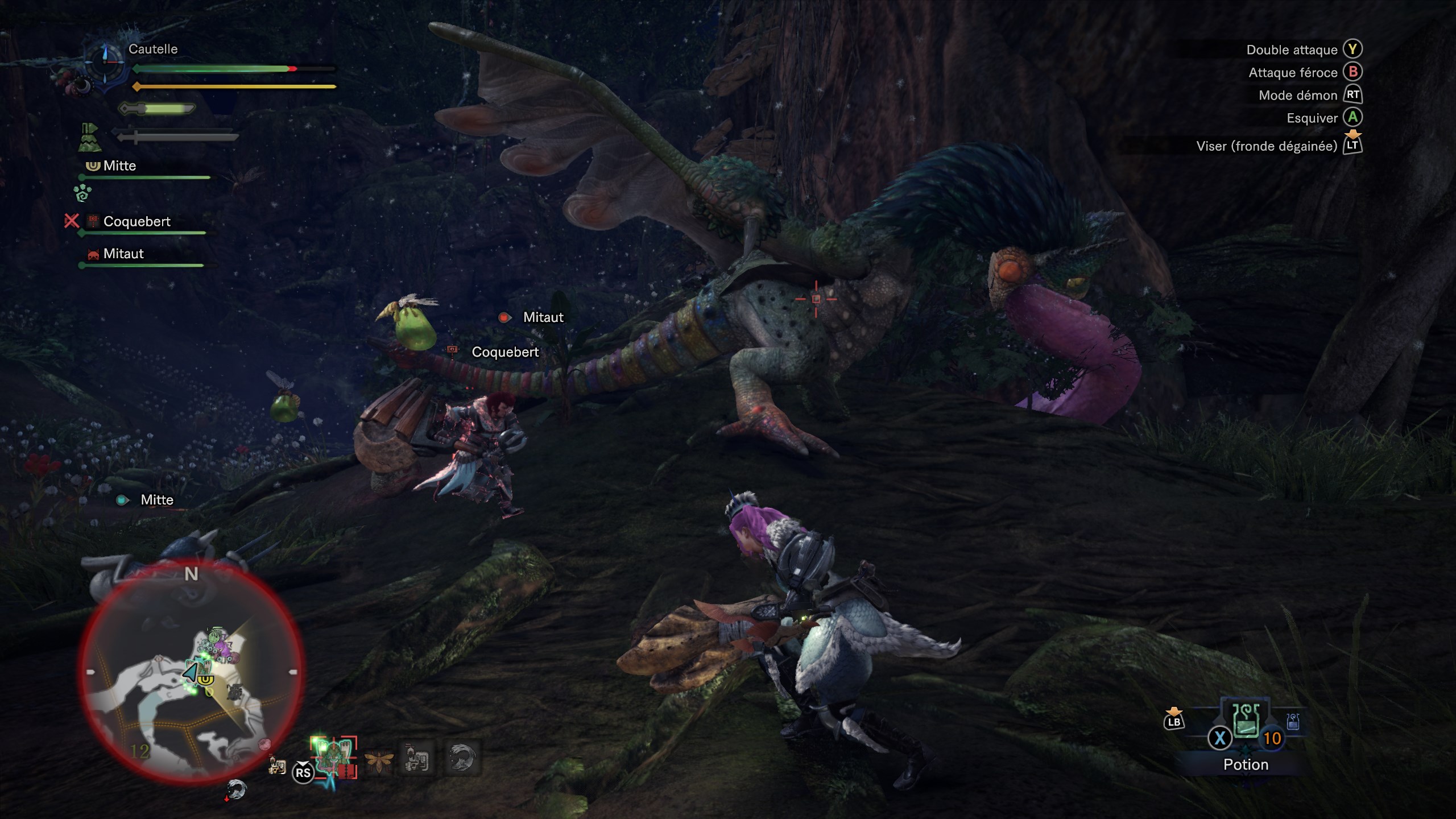Select Palico companion Mitte in the list
The image size is (1456, 819).
pyautogui.click(x=119, y=166)
